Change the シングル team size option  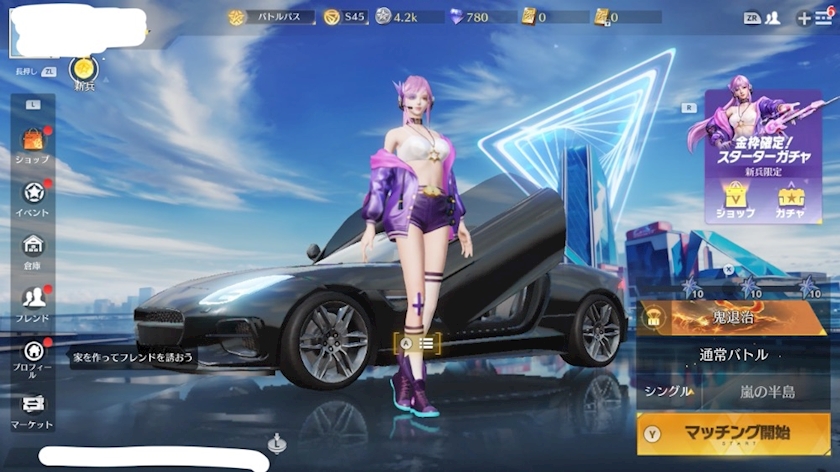668,391
